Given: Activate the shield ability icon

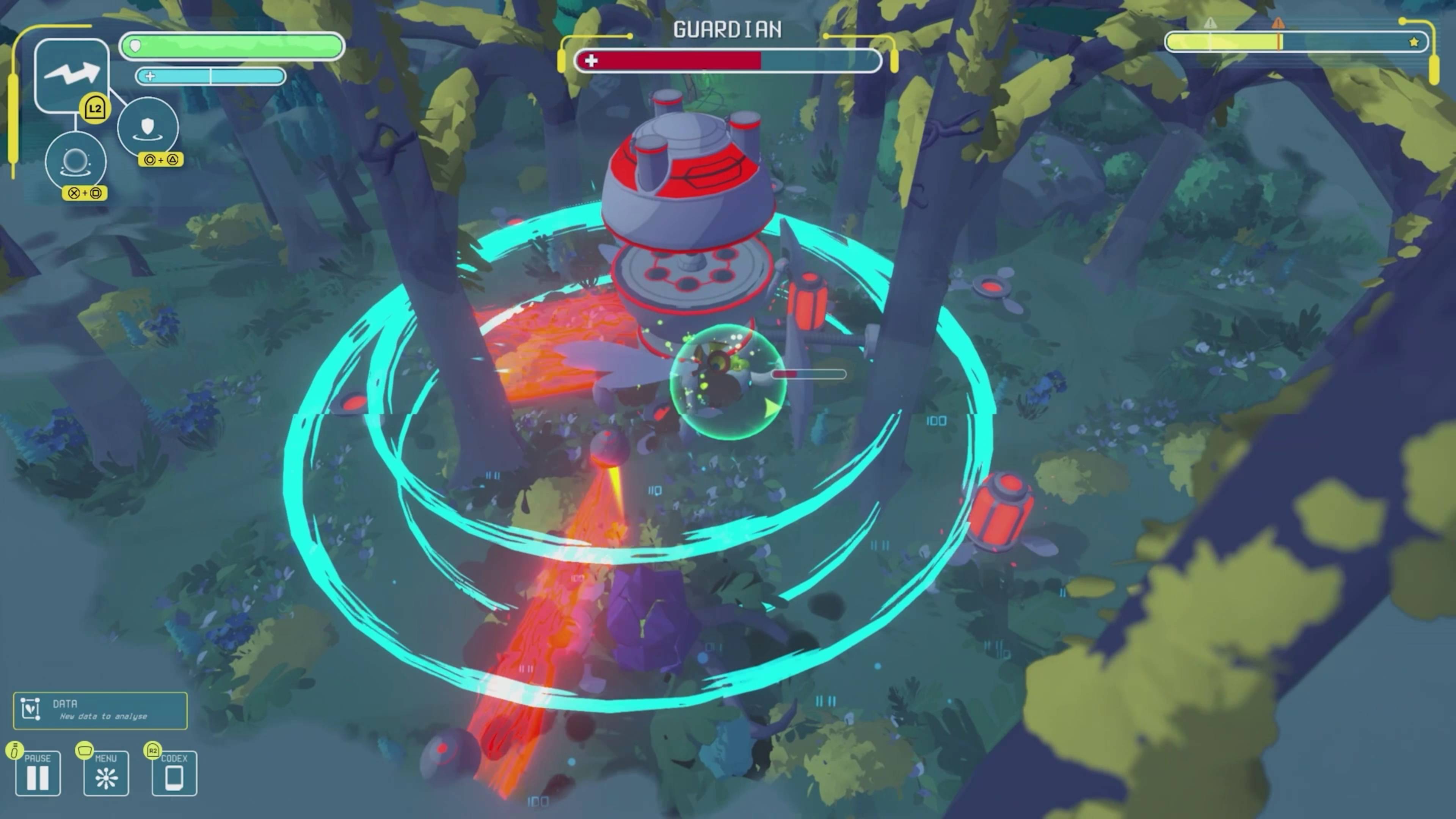Looking at the screenshot, I should pyautogui.click(x=148, y=127).
